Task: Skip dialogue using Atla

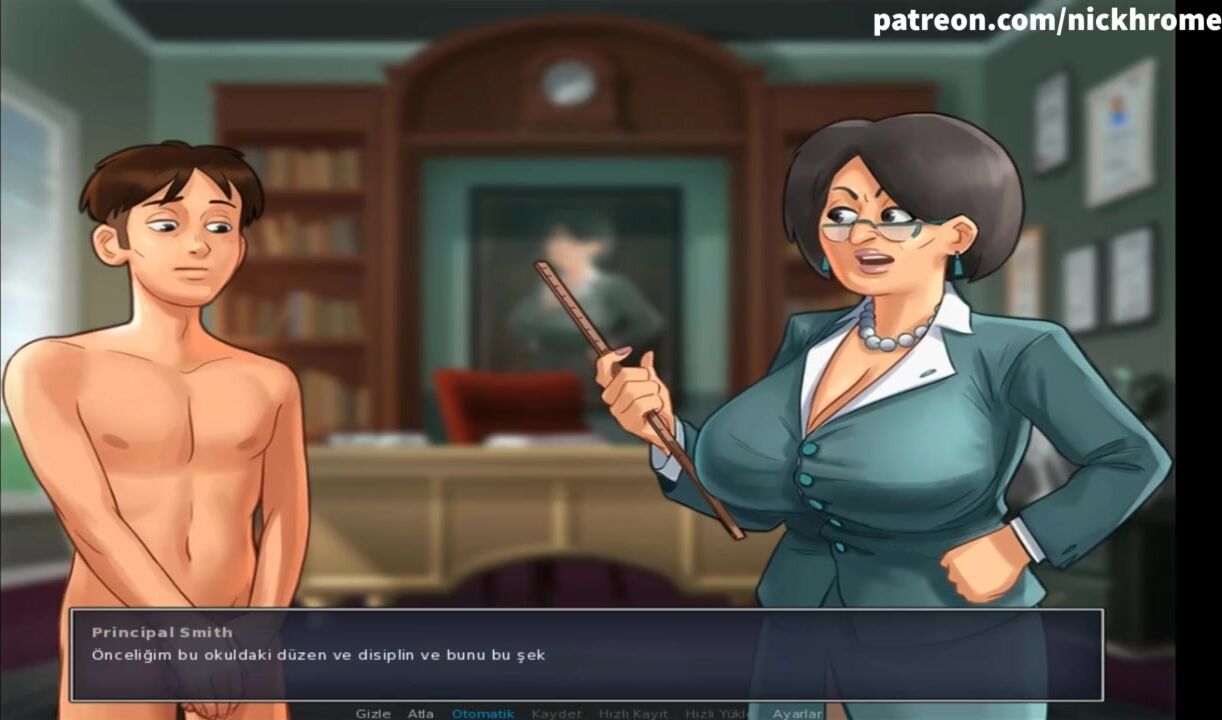Action: click(420, 713)
